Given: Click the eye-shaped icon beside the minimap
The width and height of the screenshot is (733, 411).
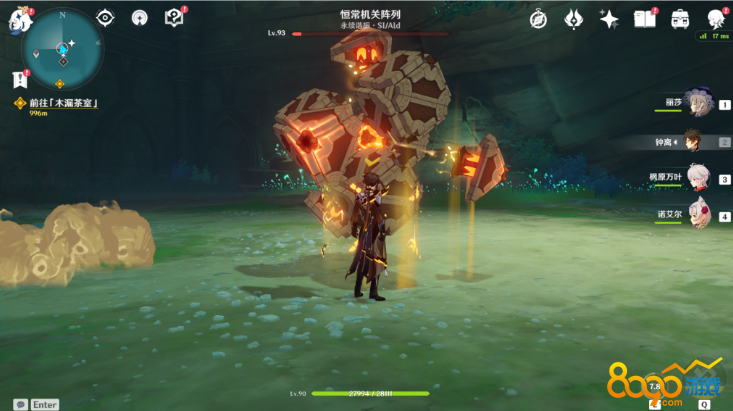Looking at the screenshot, I should [107, 18].
